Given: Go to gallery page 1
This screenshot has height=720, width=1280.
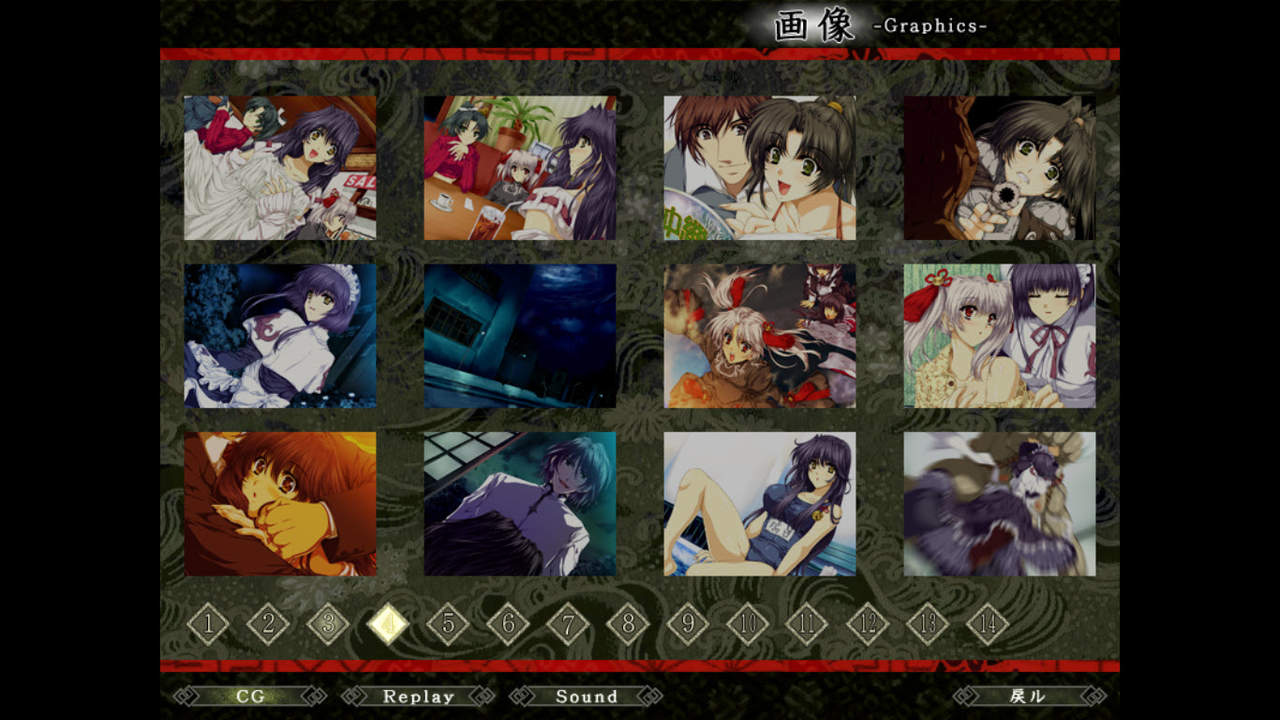Looking at the screenshot, I should coord(208,625).
